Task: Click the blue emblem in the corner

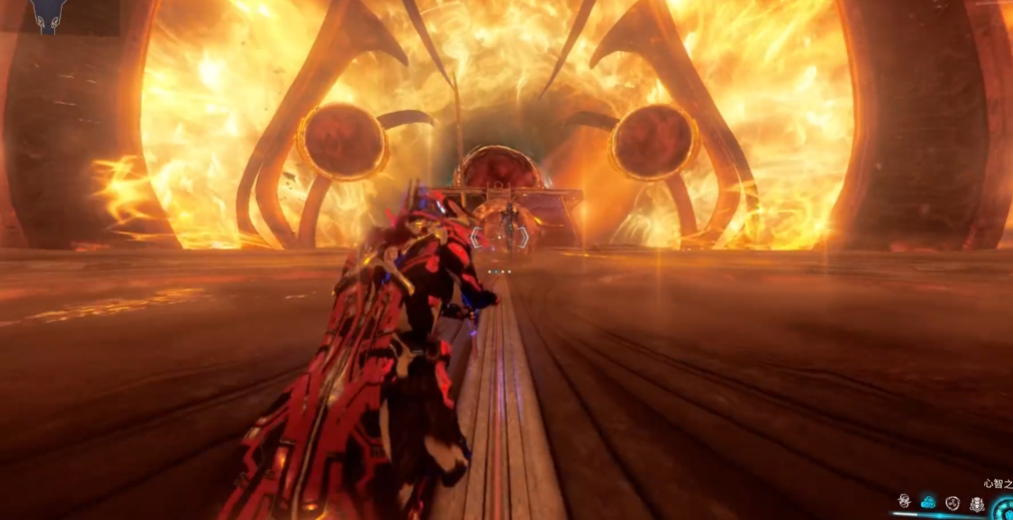Action: click(46, 14)
